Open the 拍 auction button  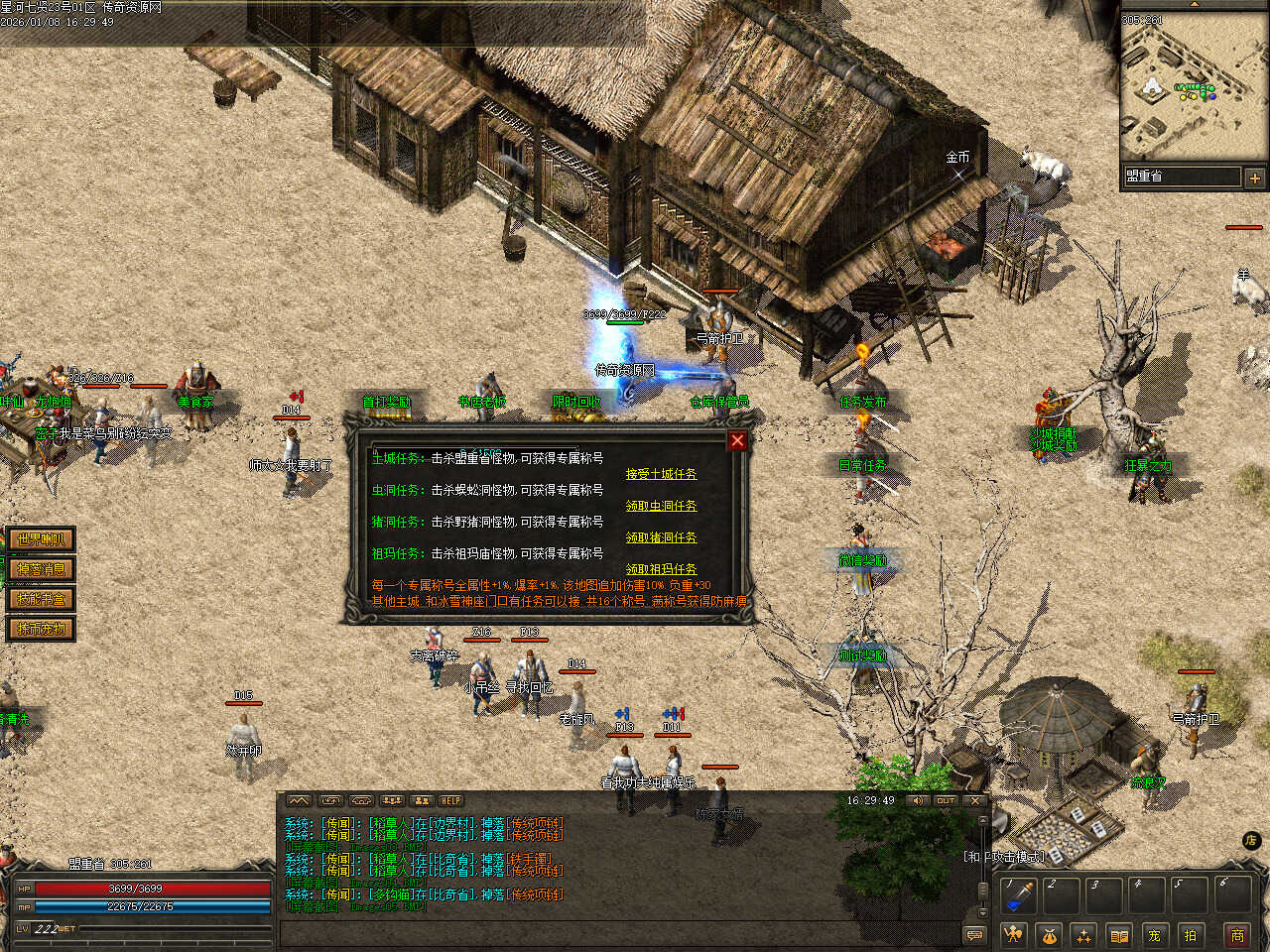click(1190, 935)
